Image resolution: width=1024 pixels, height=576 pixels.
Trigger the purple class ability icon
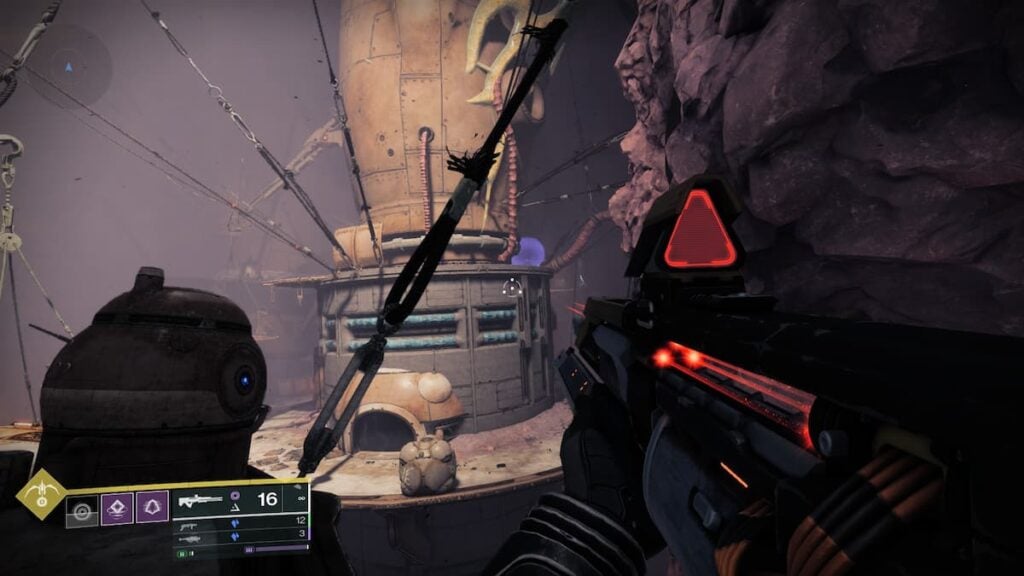coord(152,508)
